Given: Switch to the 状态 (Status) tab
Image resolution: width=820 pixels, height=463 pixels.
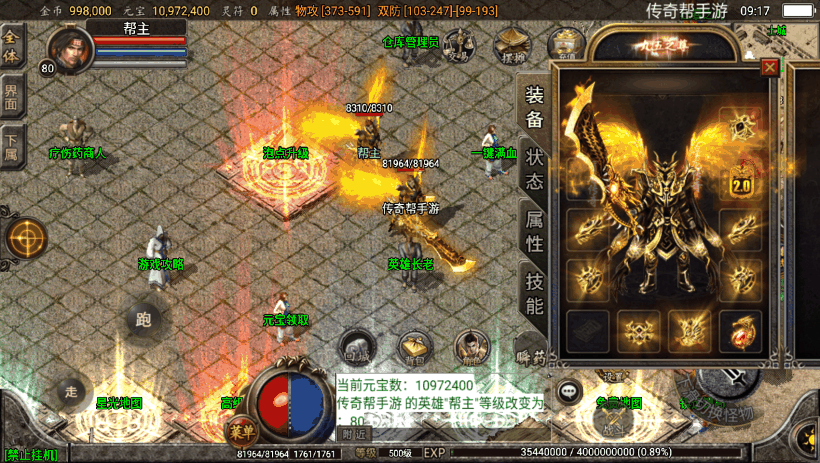Looking at the screenshot, I should (x=535, y=170).
